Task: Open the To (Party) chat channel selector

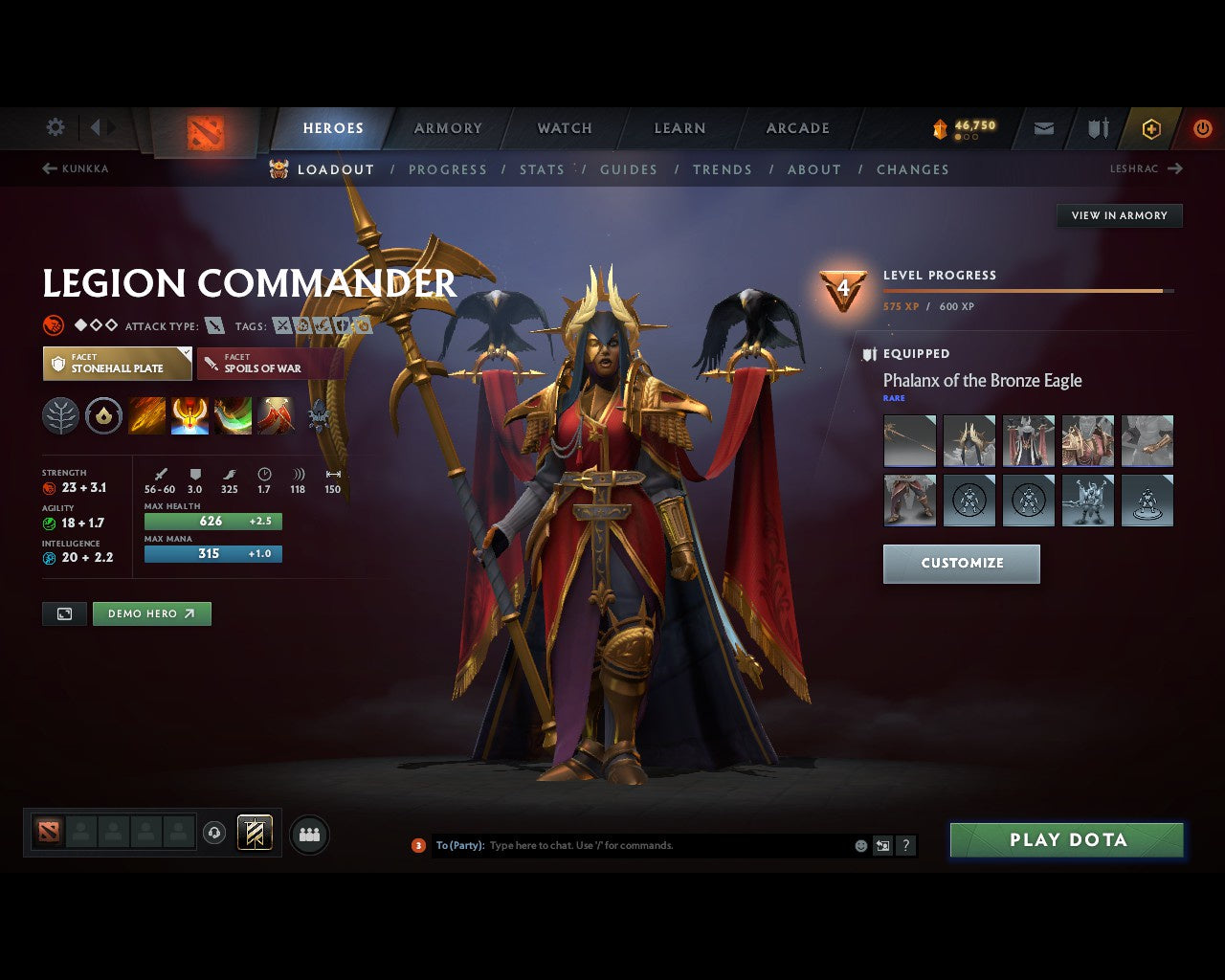Action: 463,845
